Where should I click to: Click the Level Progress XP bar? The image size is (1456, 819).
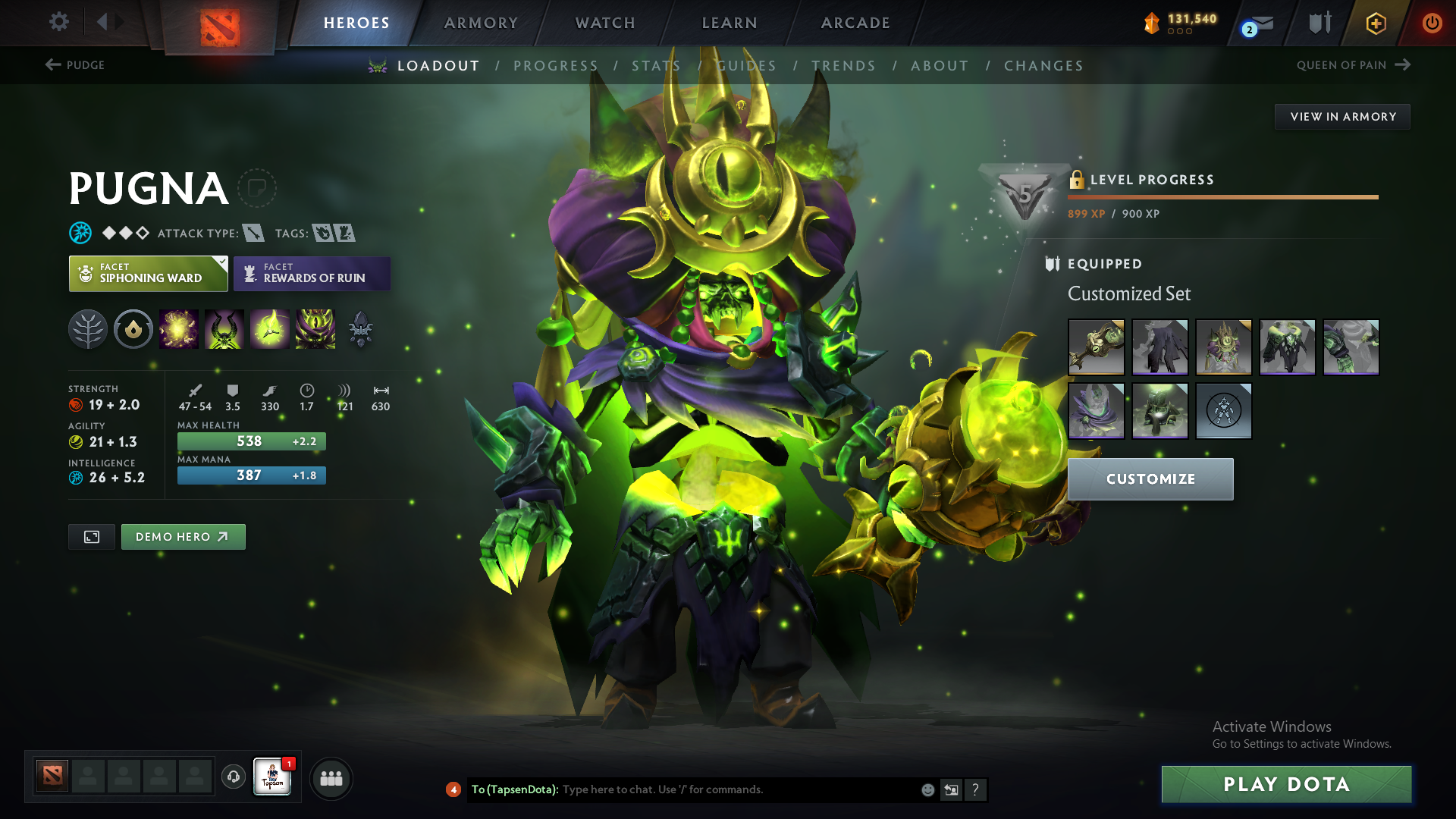[1222, 196]
